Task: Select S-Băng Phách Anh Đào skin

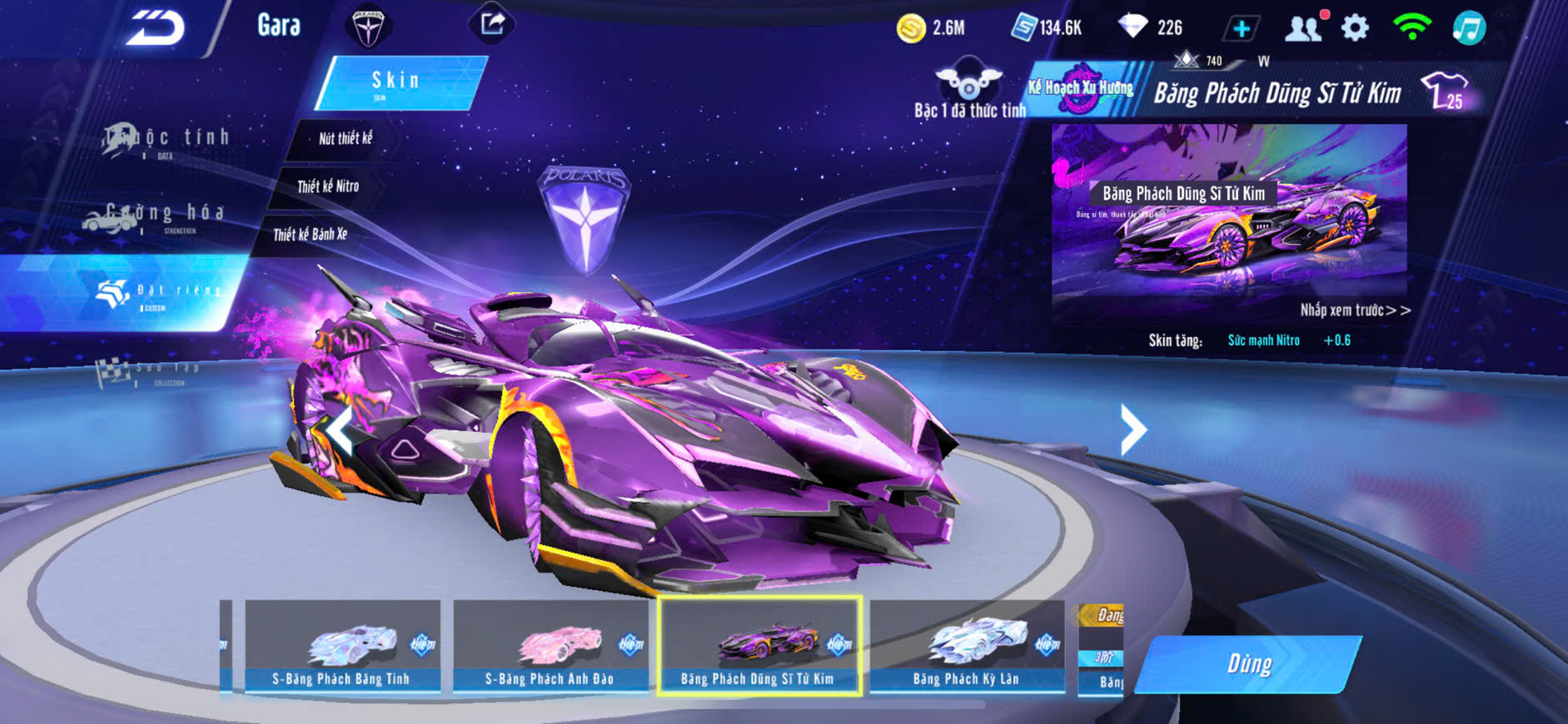Action: [x=550, y=646]
